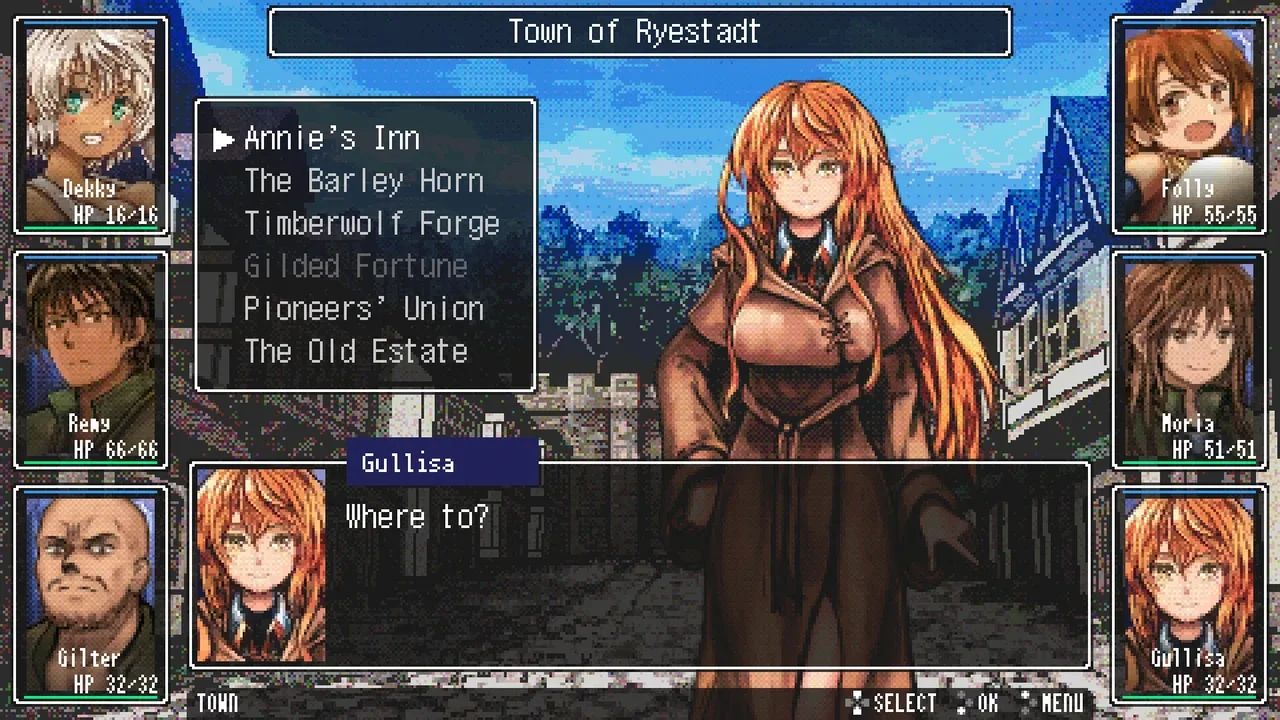Viewport: 1280px width, 720px height.
Task: Select Annie's Inn from the town menu
Action: click(x=332, y=139)
